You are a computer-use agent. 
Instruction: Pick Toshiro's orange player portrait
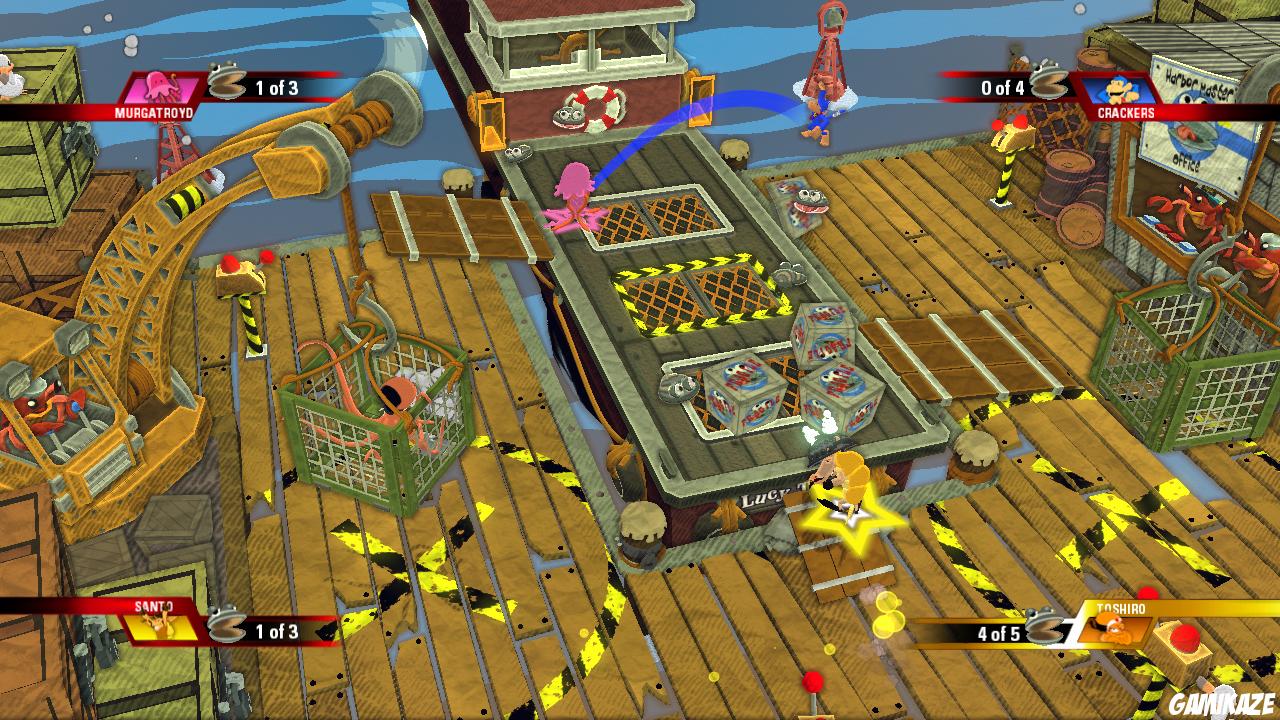click(1112, 628)
